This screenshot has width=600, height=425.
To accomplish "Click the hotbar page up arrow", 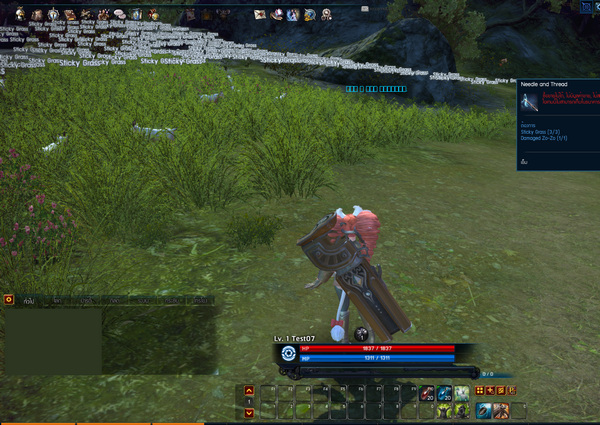I will click(x=249, y=390).
